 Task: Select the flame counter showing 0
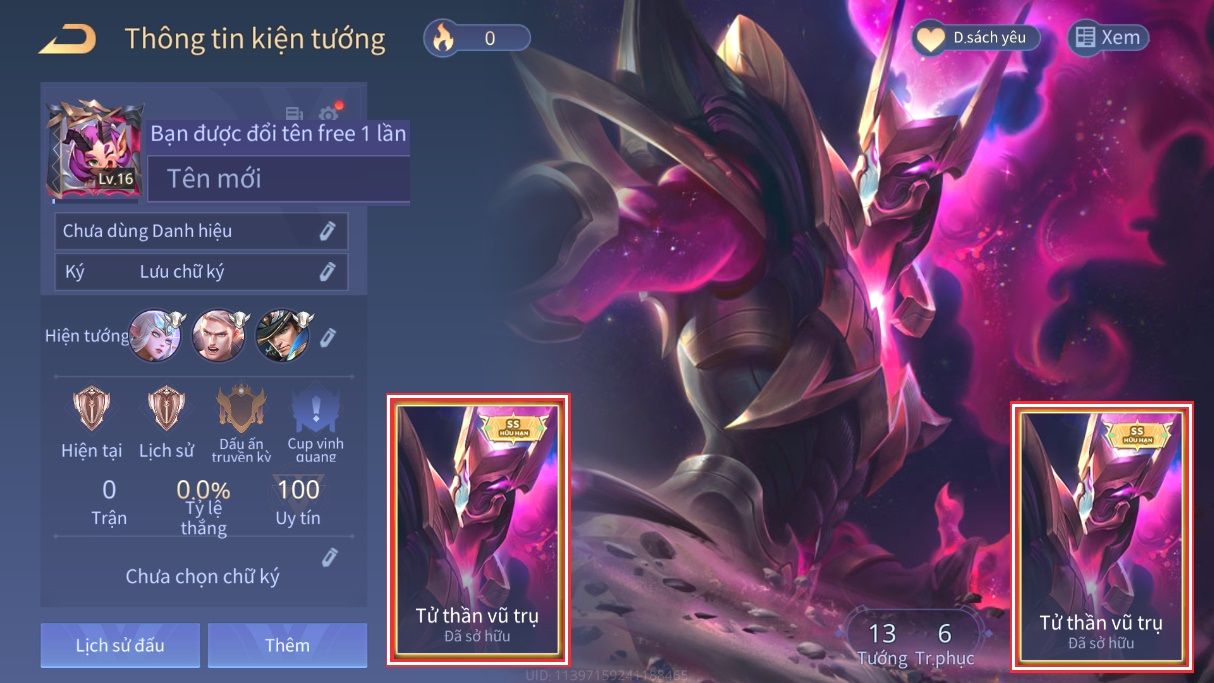tap(477, 38)
